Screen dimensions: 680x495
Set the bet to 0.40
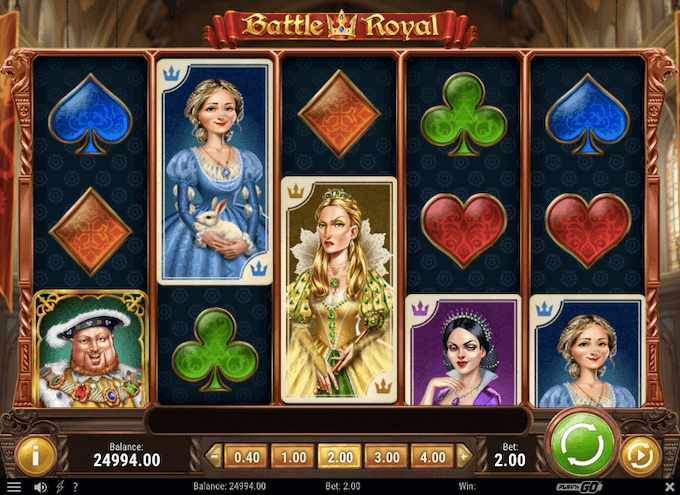coord(246,457)
